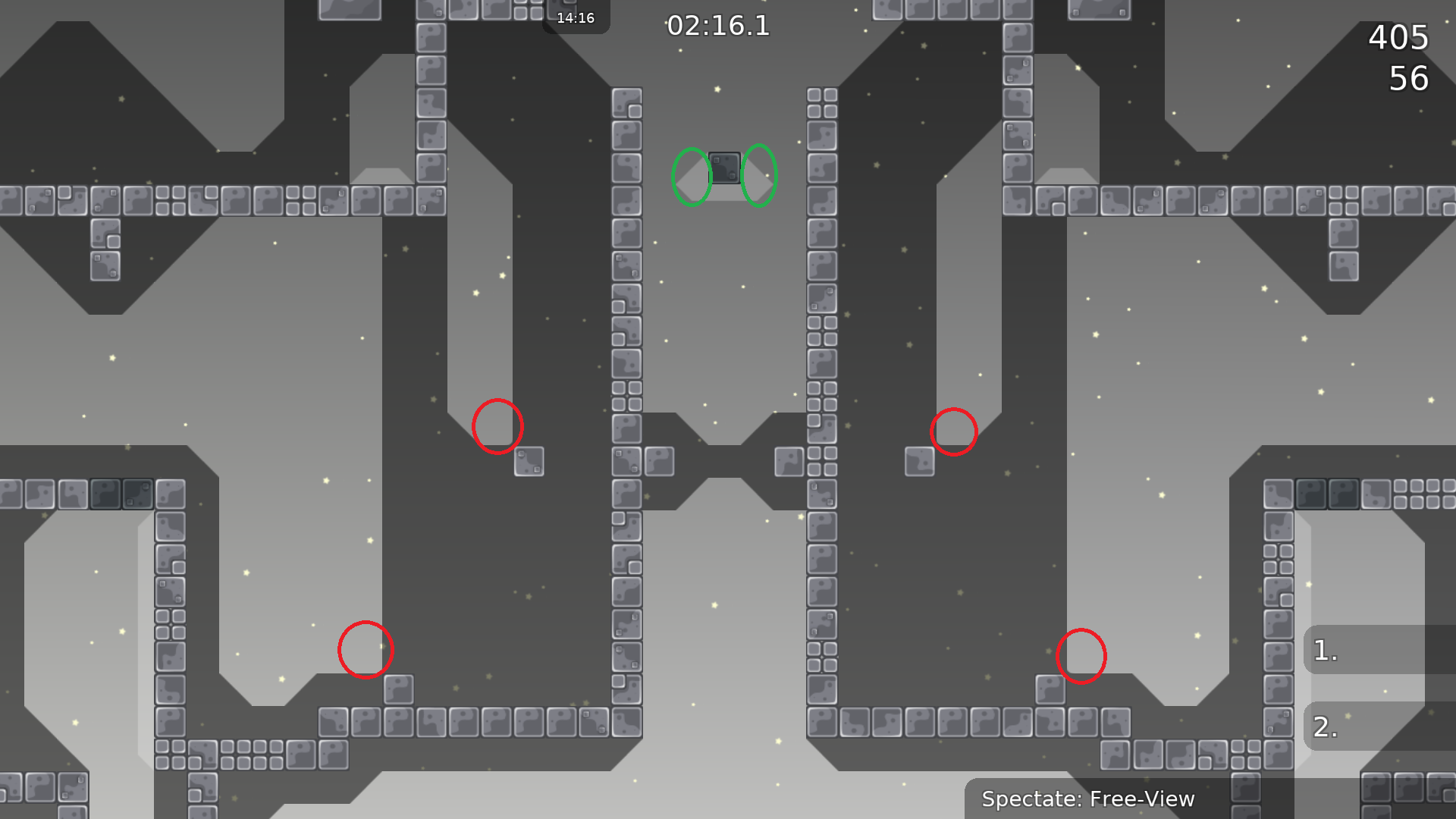1456x819 pixels.
Task: Click the clock showing 14:16
Action: coord(575,17)
